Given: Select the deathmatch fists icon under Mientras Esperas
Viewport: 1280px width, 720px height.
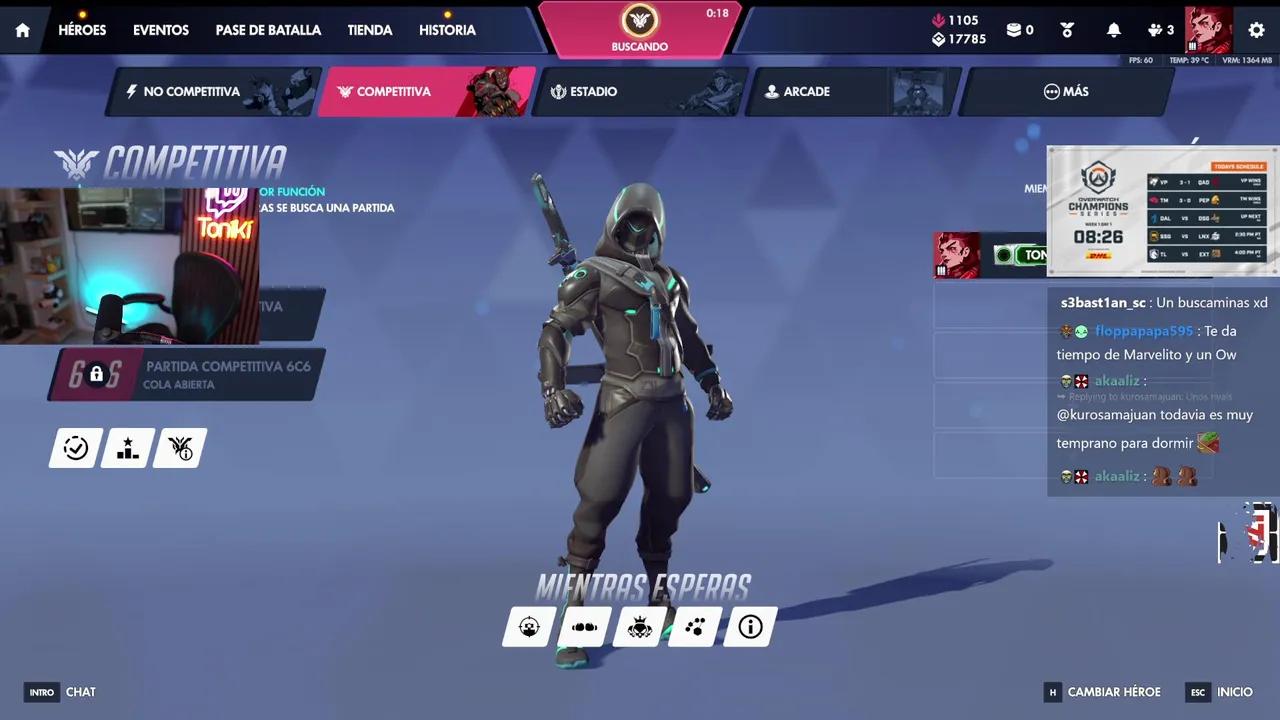Looking at the screenshot, I should pos(584,627).
